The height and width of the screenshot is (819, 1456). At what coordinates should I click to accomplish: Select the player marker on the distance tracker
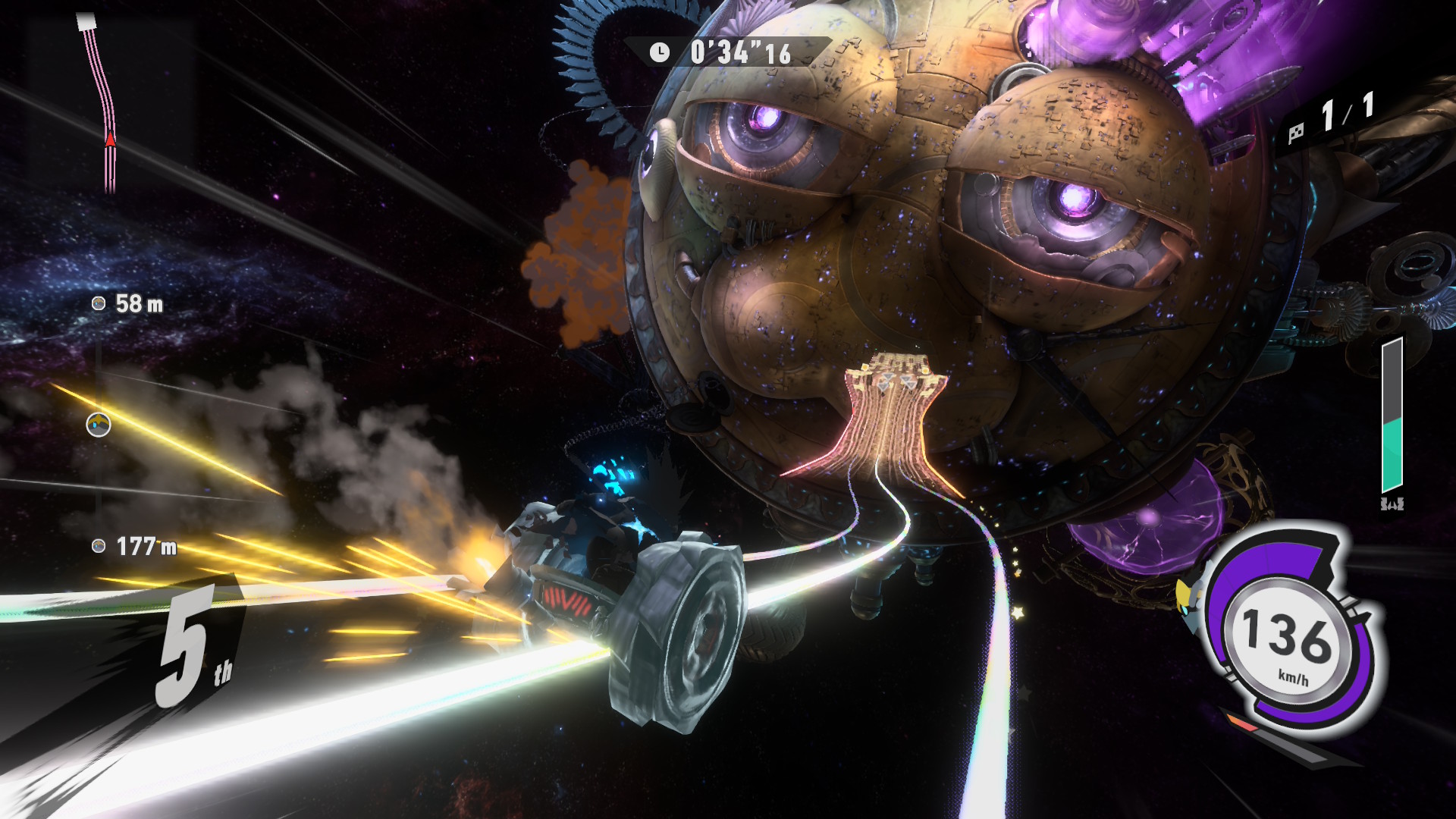tap(99, 425)
